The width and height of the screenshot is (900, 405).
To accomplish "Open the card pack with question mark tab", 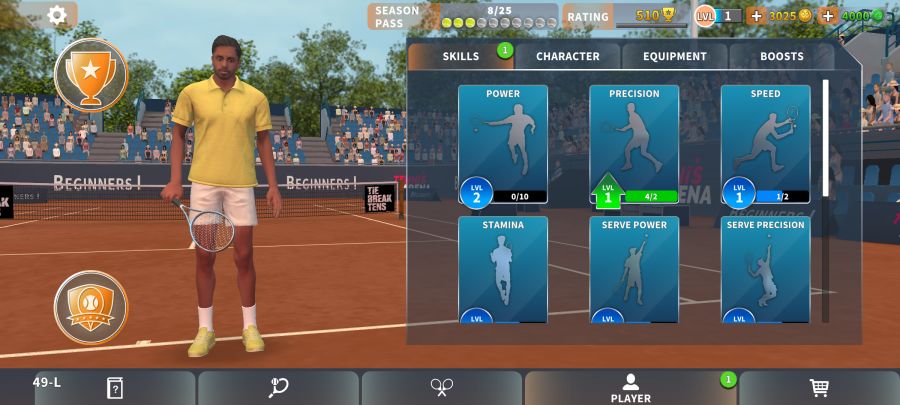I will (115, 388).
